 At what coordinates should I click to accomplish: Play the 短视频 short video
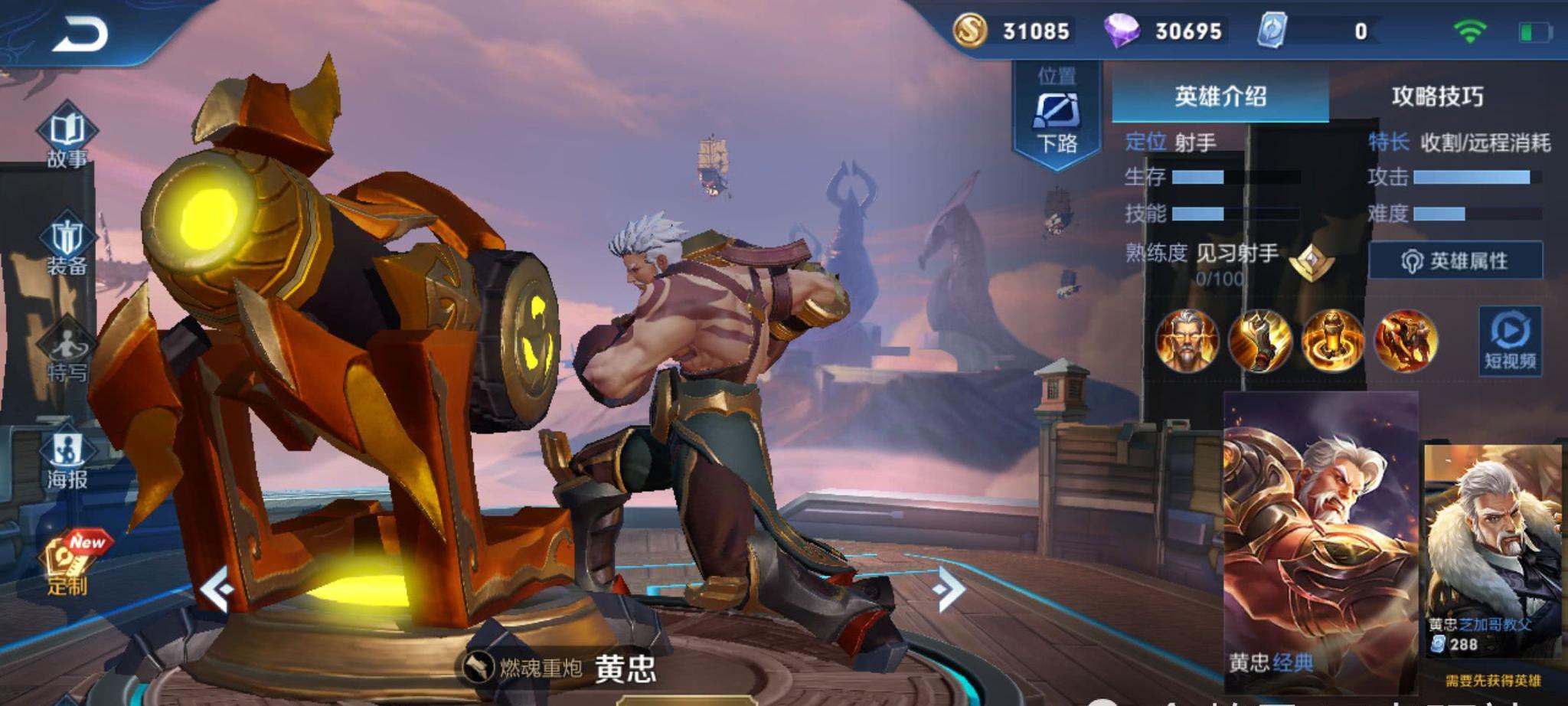[1509, 340]
